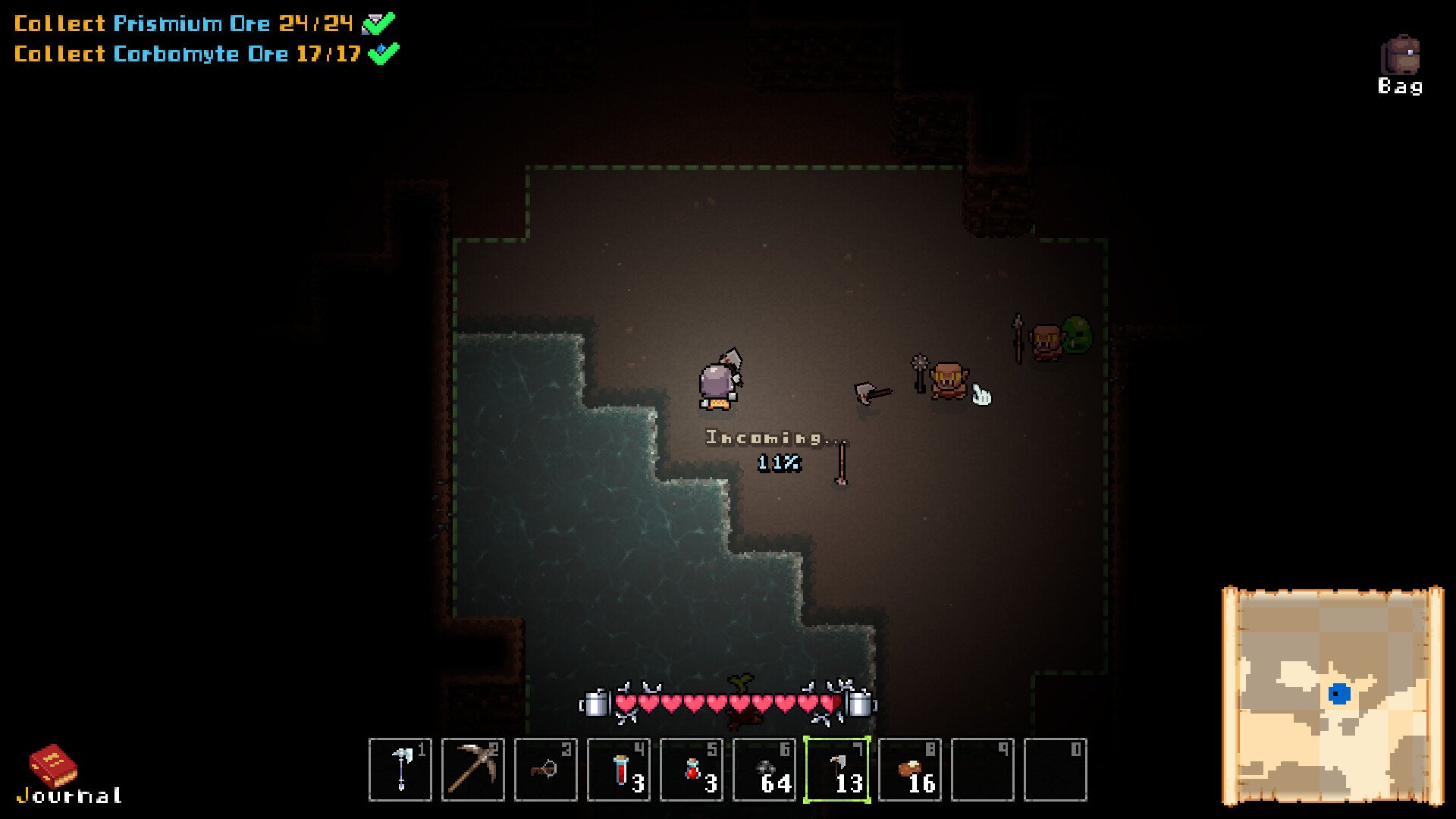The width and height of the screenshot is (1456, 819).
Task: Click the Collect Corbomyte Ore objective
Action: [187, 54]
